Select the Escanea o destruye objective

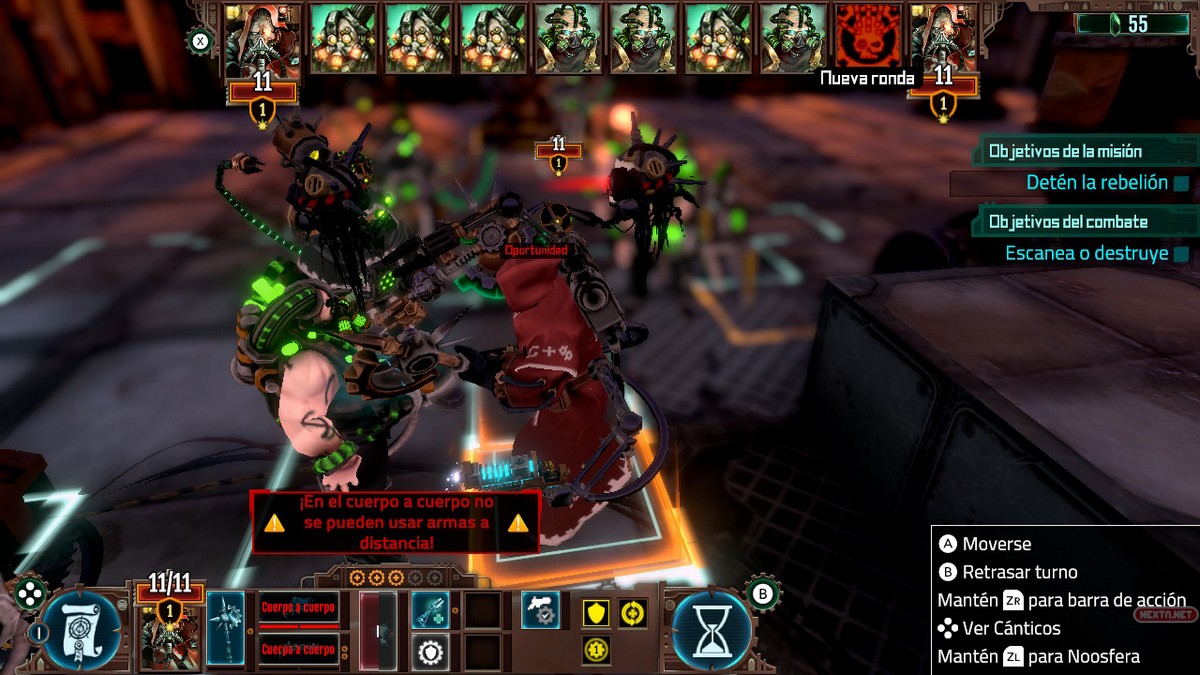tap(1086, 254)
